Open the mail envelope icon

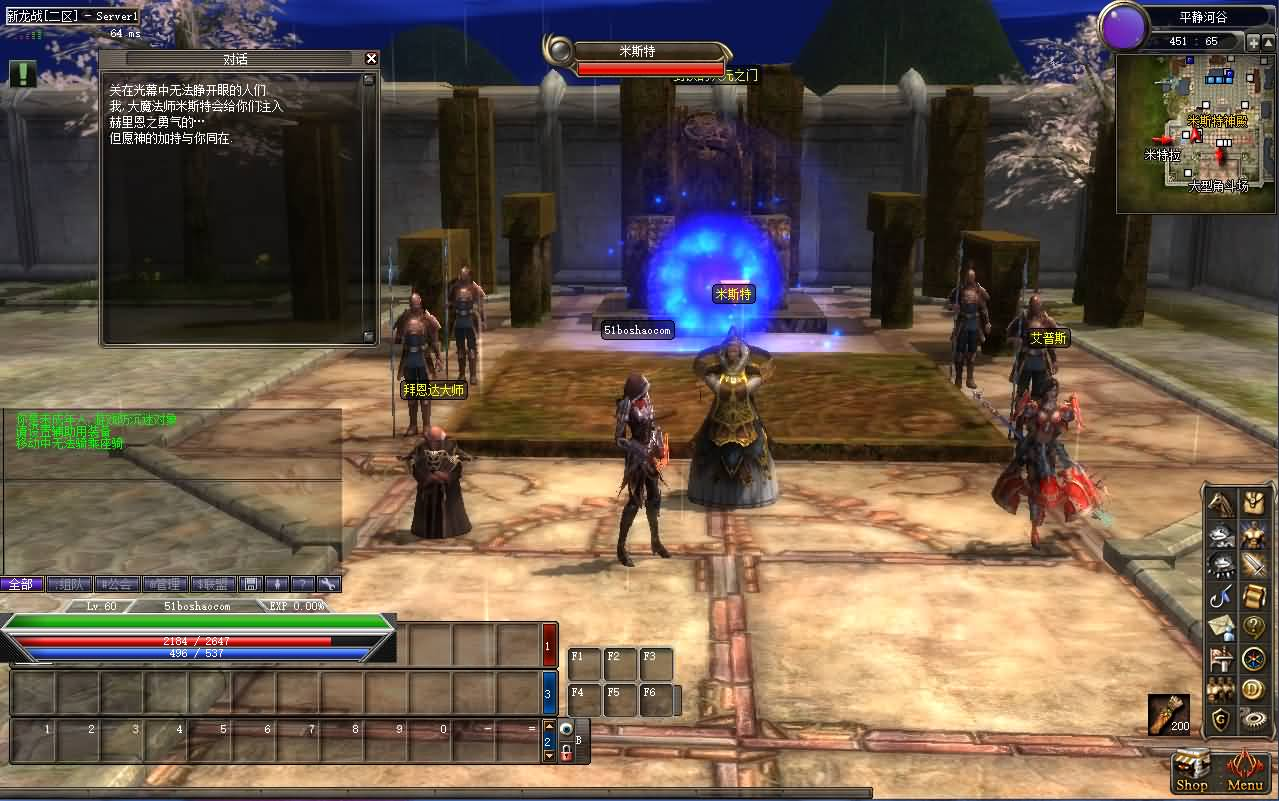pyautogui.click(x=1220, y=627)
